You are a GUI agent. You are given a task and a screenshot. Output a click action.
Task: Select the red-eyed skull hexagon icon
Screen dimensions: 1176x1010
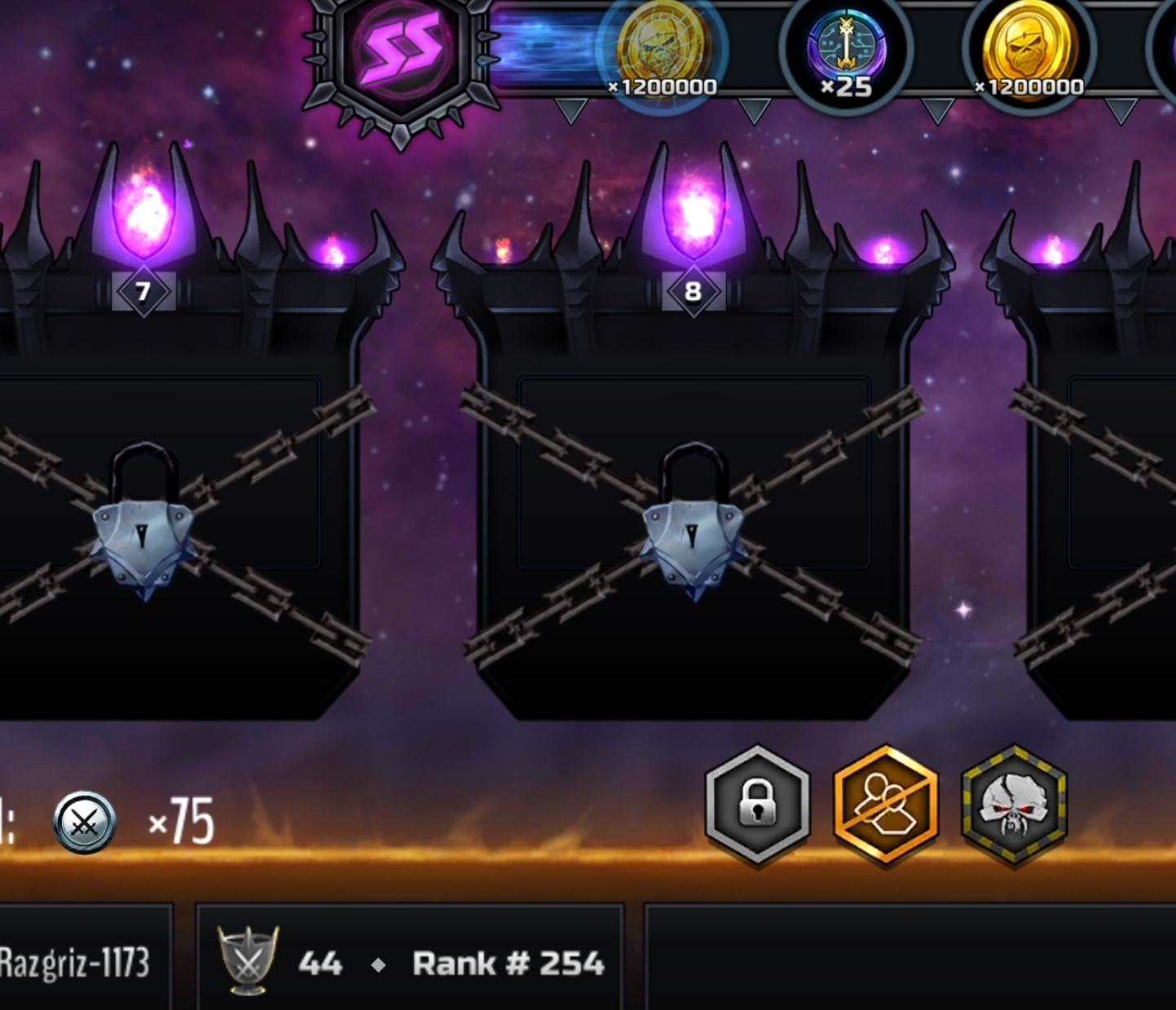tap(1014, 804)
